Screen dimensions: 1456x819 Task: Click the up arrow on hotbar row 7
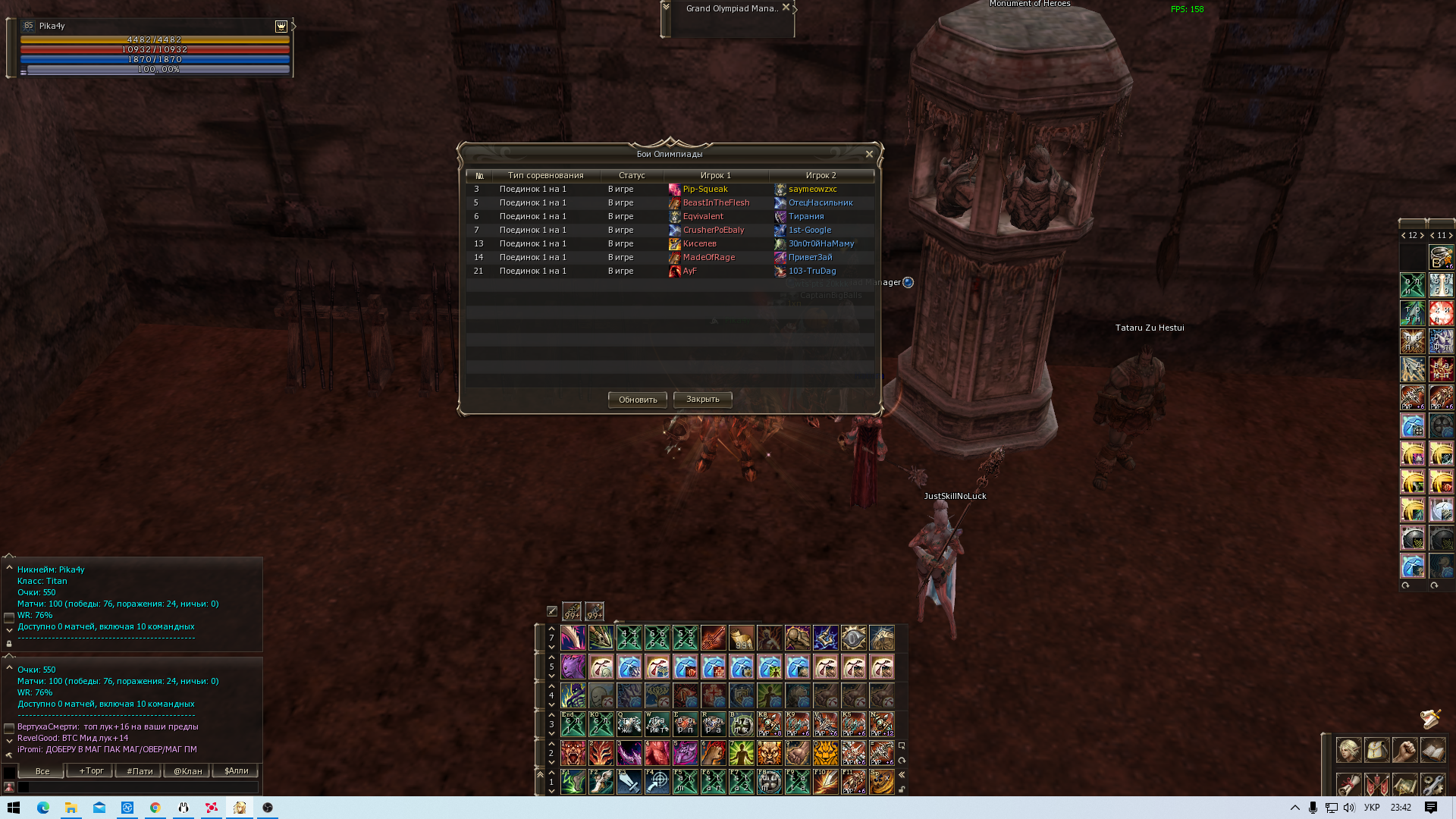[551, 628]
